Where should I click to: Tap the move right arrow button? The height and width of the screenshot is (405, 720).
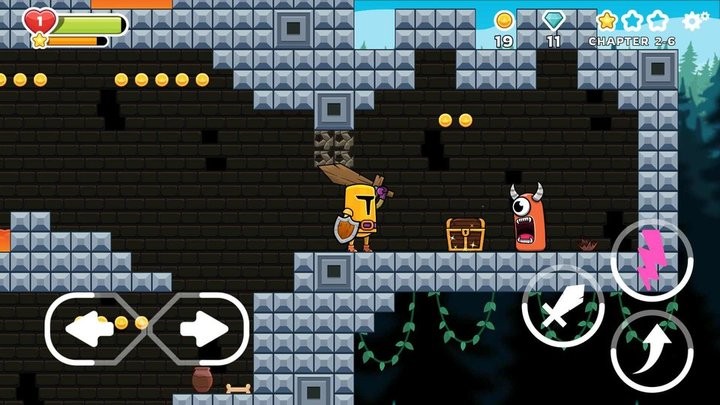pyautogui.click(x=204, y=327)
